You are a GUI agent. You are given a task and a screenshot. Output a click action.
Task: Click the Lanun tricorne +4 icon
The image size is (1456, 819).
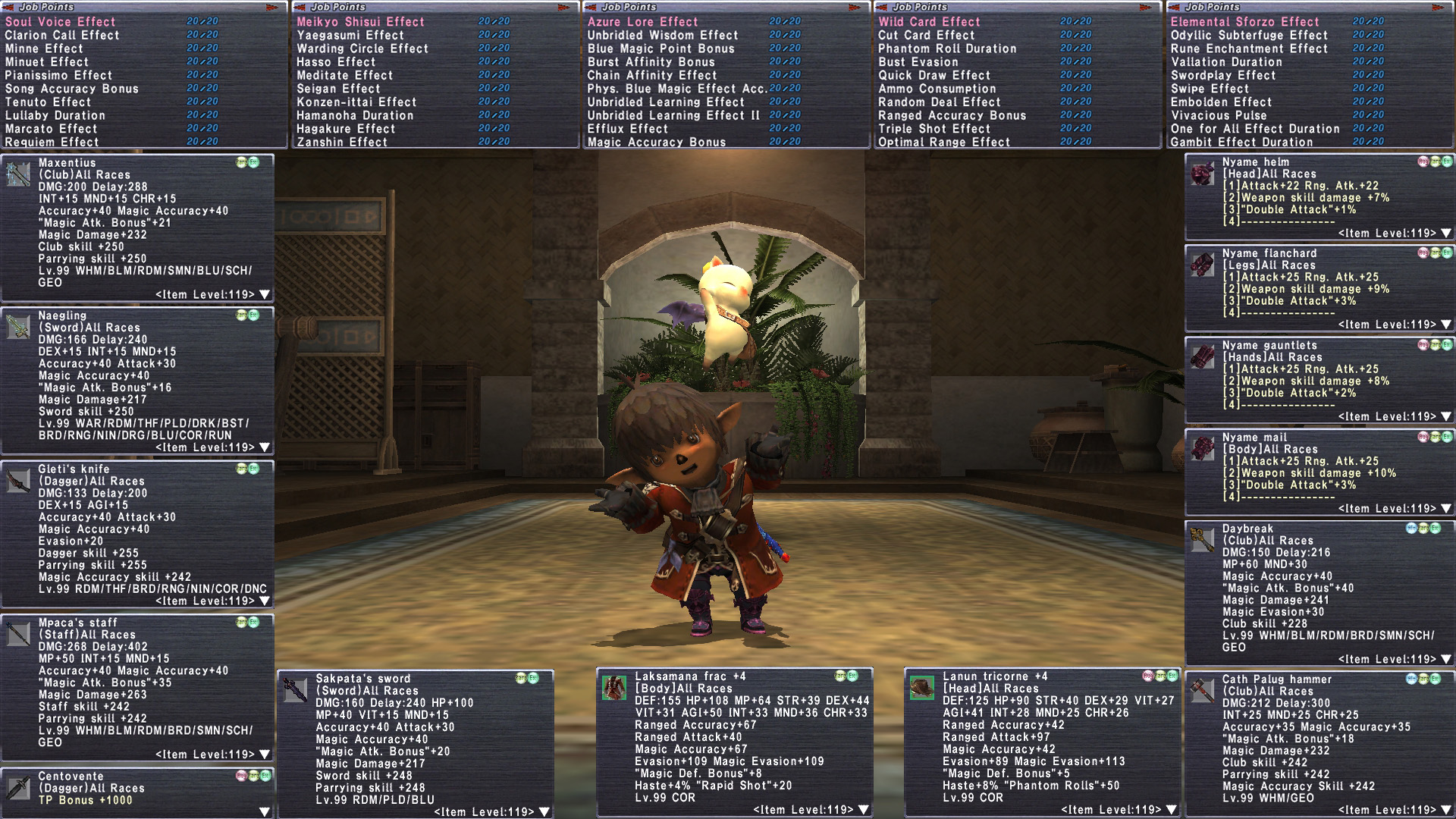(x=922, y=688)
